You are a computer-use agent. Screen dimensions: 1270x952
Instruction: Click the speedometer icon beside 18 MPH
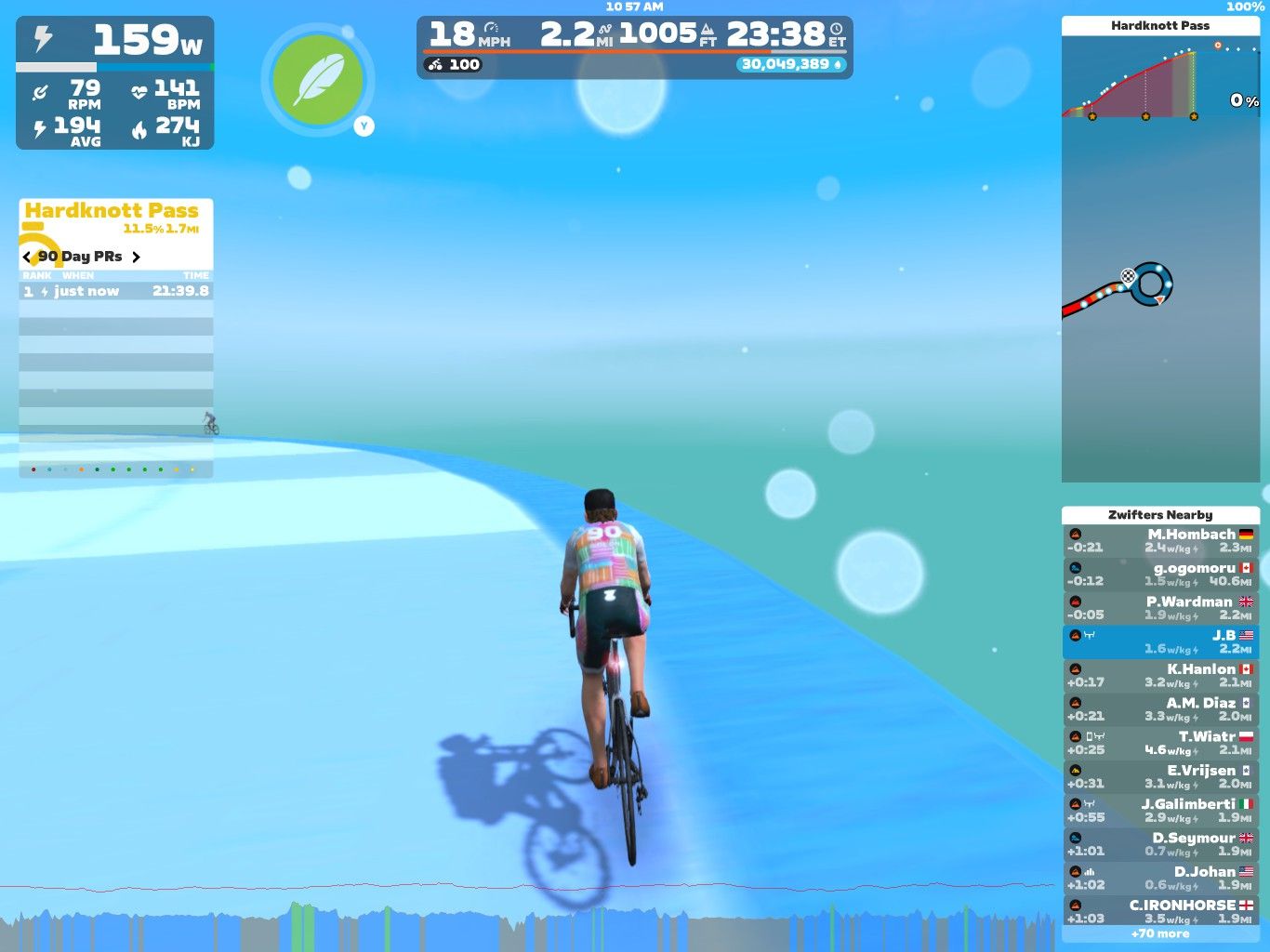click(x=491, y=30)
